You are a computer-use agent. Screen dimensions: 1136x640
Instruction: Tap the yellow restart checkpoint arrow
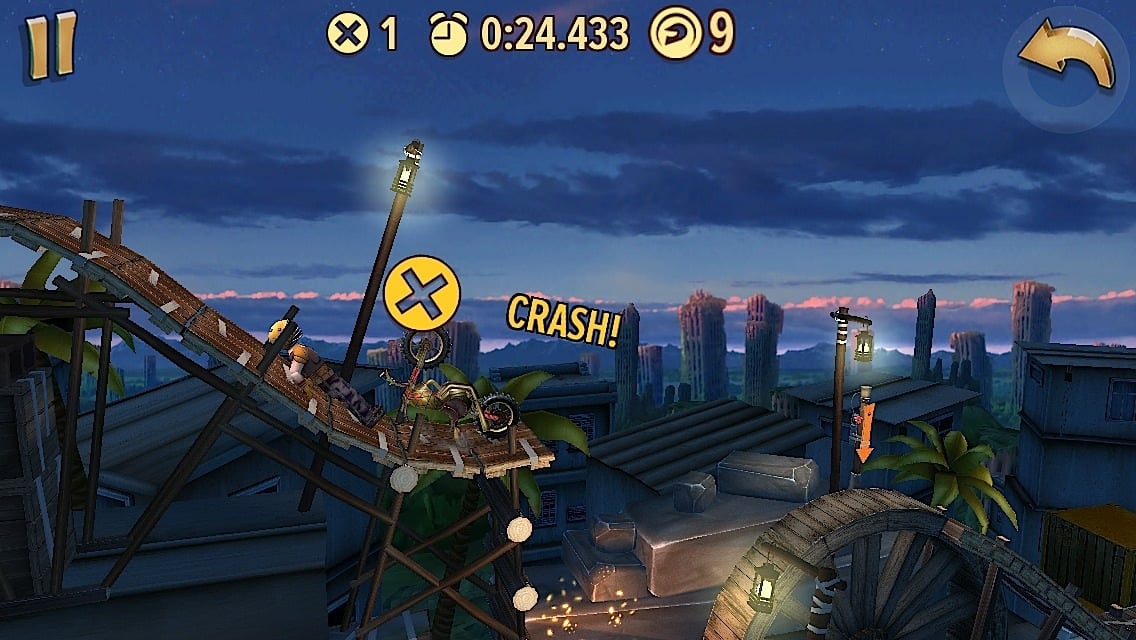click(1067, 58)
